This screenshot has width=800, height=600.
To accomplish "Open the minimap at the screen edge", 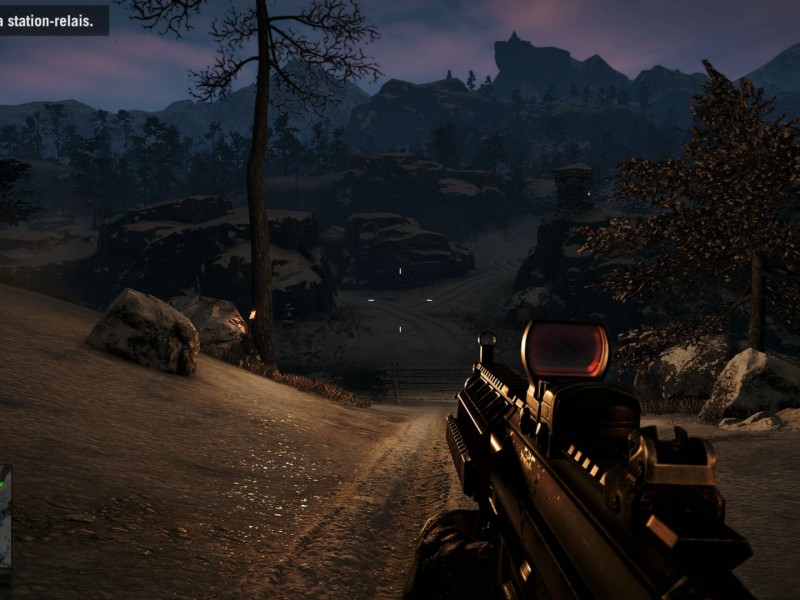I will (x=5, y=517).
